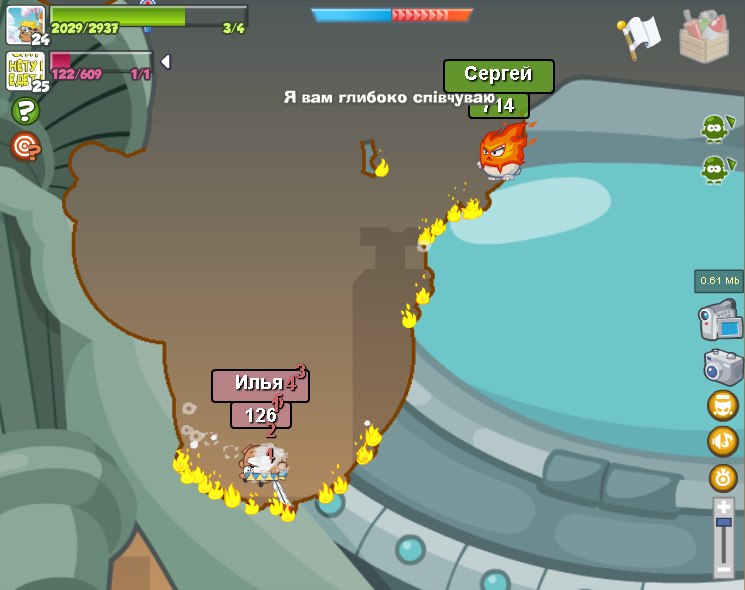The image size is (745, 590).
Task: Open the green question mark help button
Action: coord(25,111)
